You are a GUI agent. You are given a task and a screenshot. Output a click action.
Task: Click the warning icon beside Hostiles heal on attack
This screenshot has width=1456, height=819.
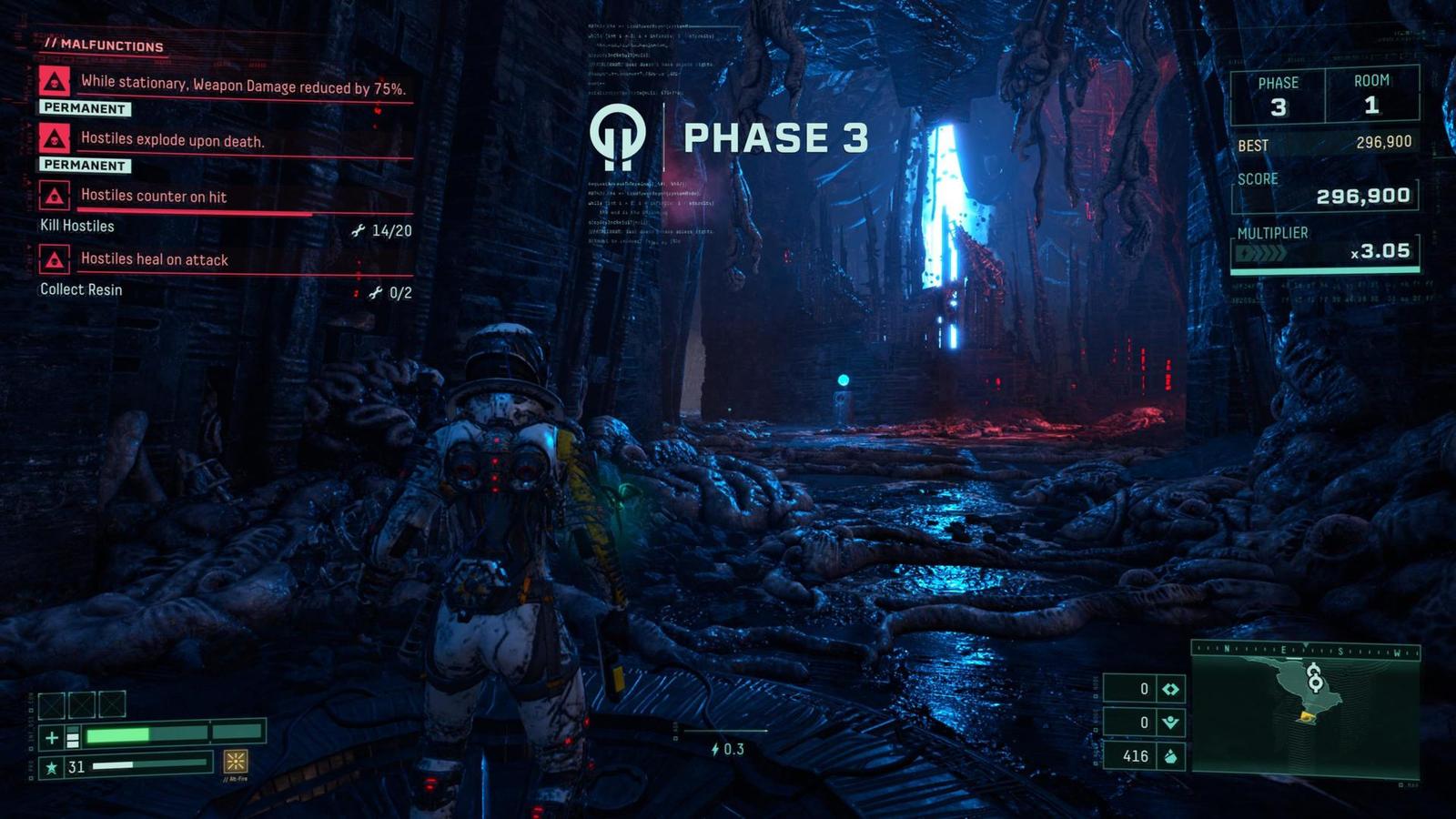(x=55, y=260)
